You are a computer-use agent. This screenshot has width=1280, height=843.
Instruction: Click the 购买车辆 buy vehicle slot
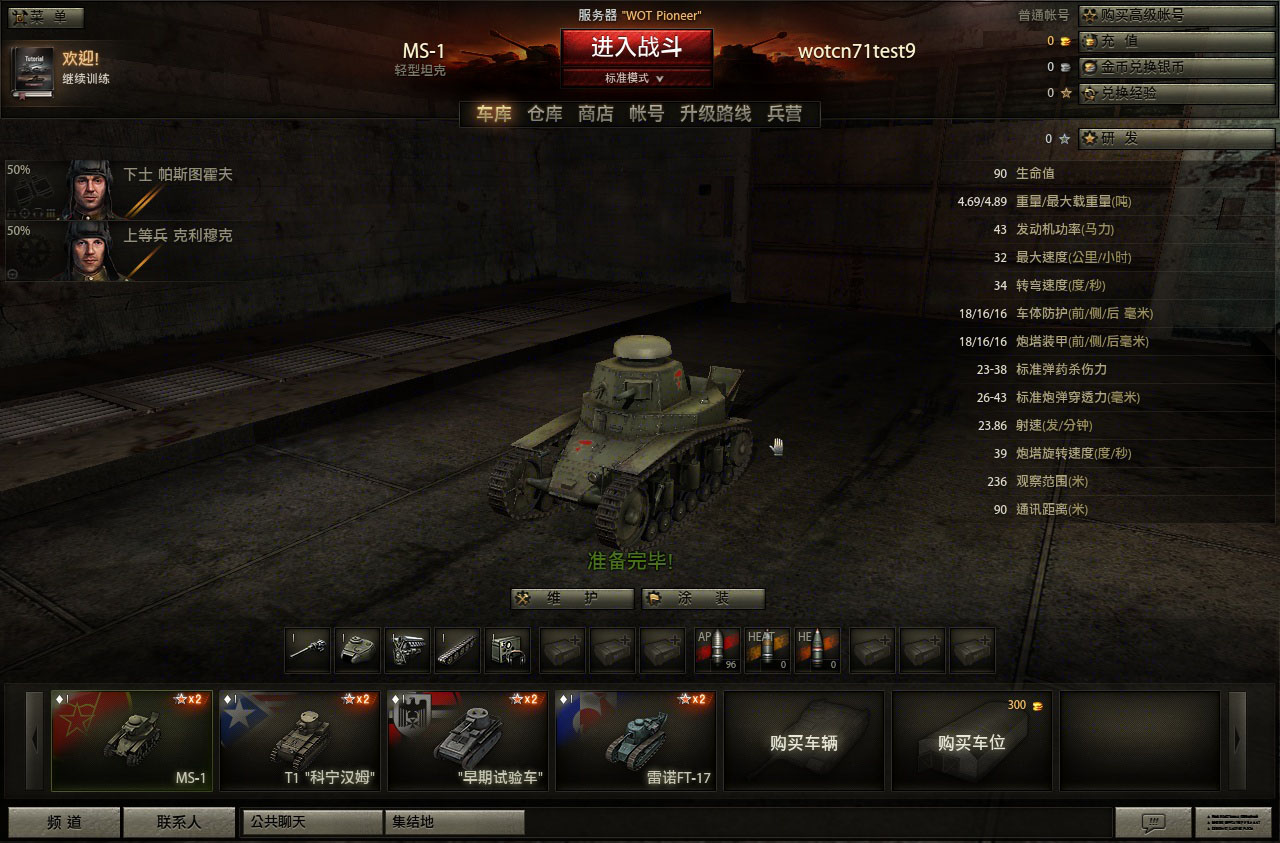(x=803, y=741)
